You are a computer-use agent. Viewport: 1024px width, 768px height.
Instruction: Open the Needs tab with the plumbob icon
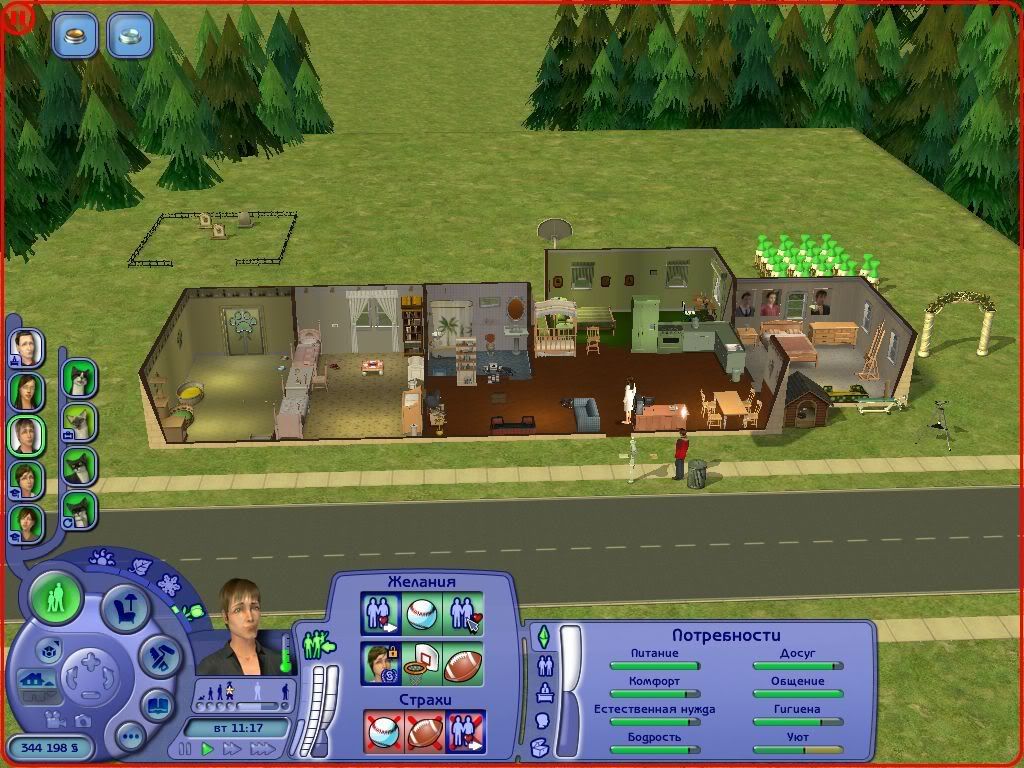544,636
